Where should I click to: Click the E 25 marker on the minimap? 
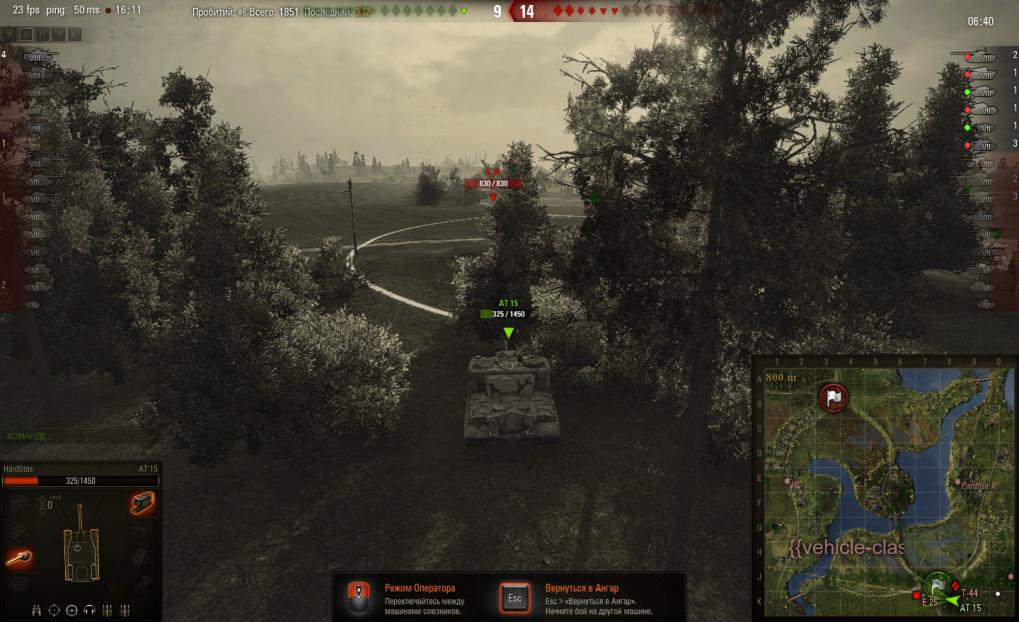tap(915, 595)
